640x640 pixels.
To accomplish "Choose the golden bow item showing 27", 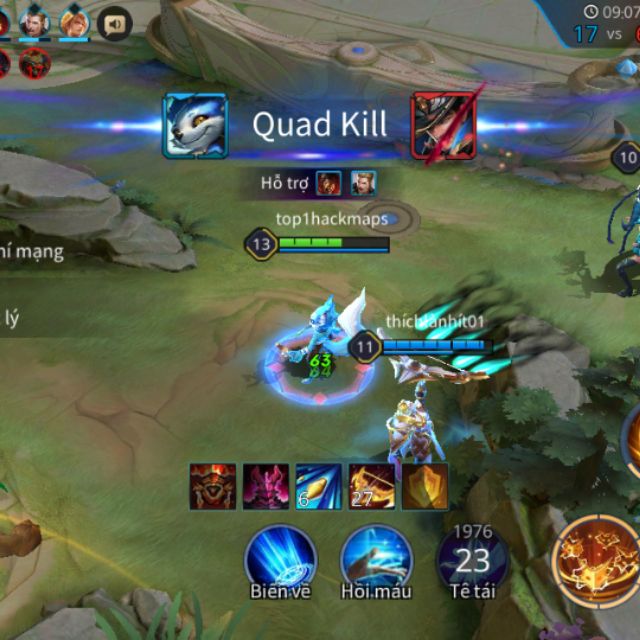I will pyautogui.click(x=372, y=487).
